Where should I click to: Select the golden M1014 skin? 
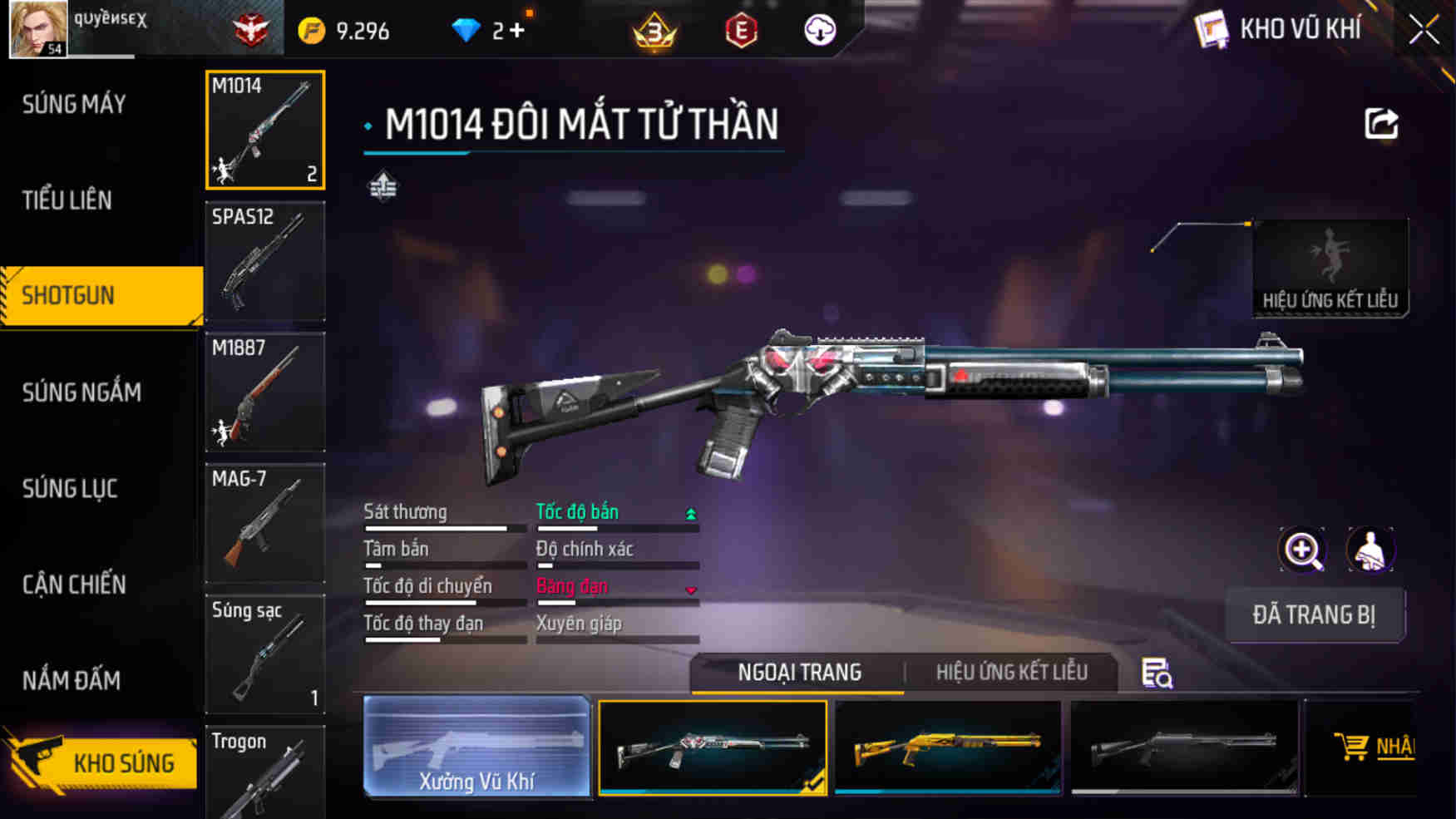point(948,747)
